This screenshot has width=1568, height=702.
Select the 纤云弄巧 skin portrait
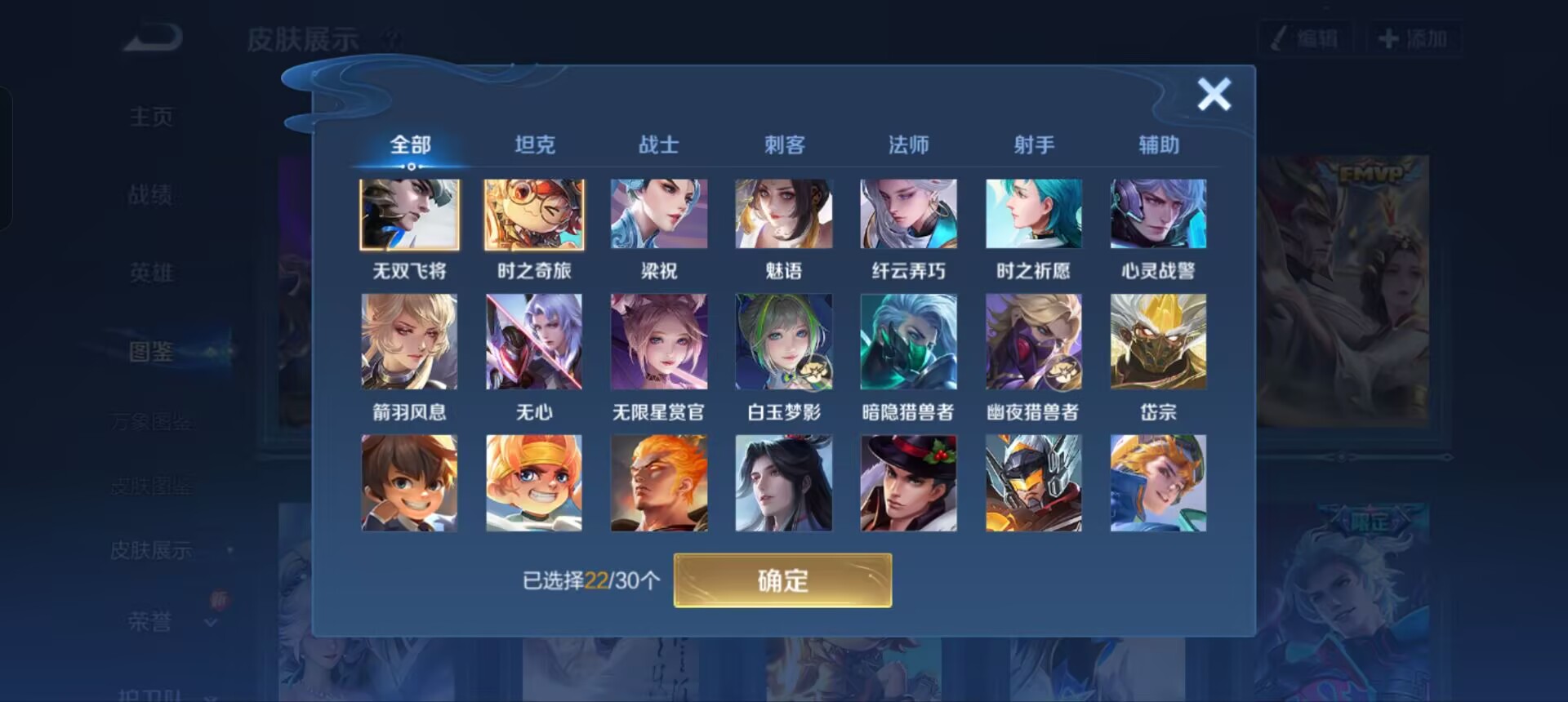pyautogui.click(x=908, y=214)
